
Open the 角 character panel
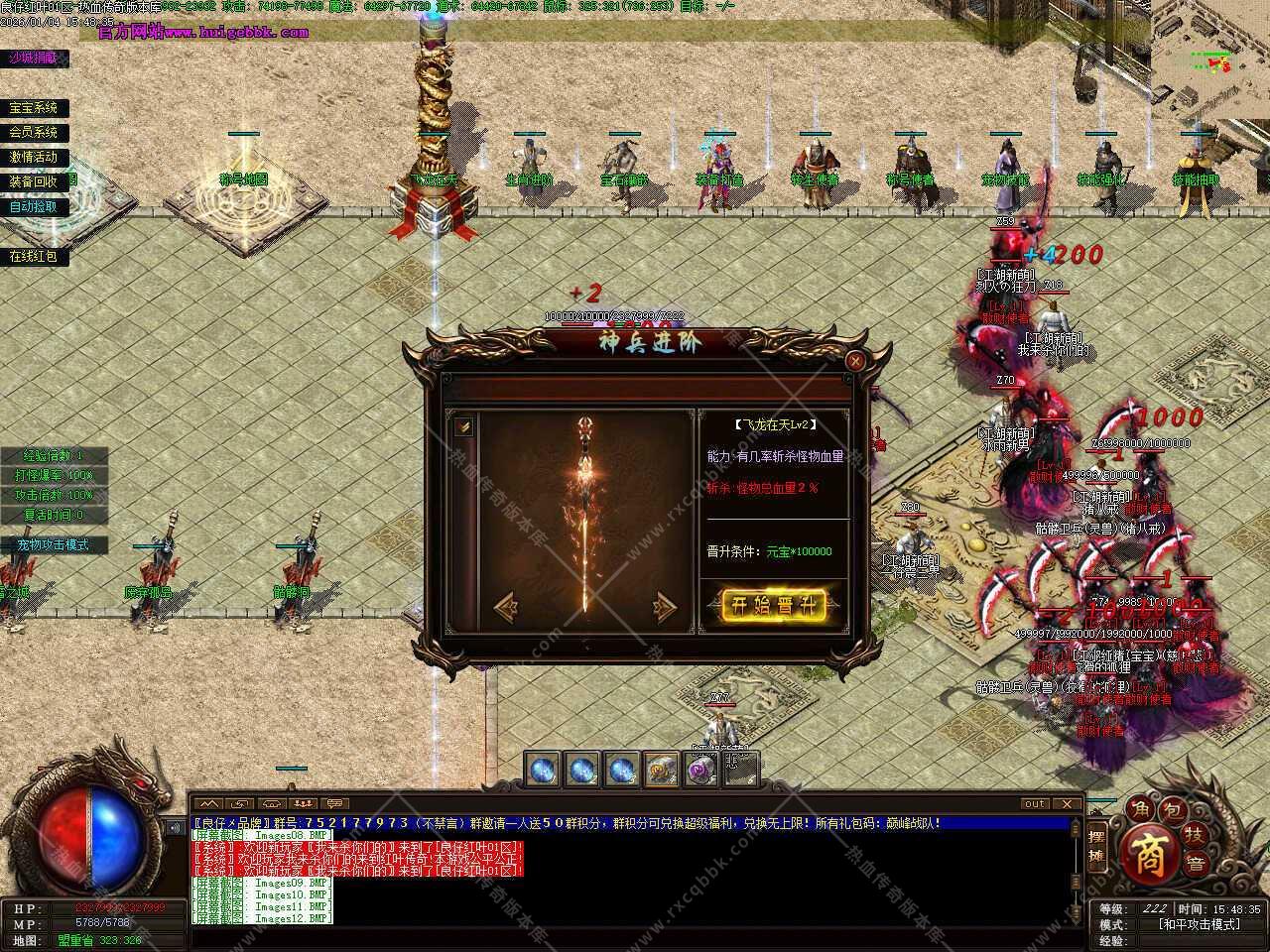point(1140,809)
